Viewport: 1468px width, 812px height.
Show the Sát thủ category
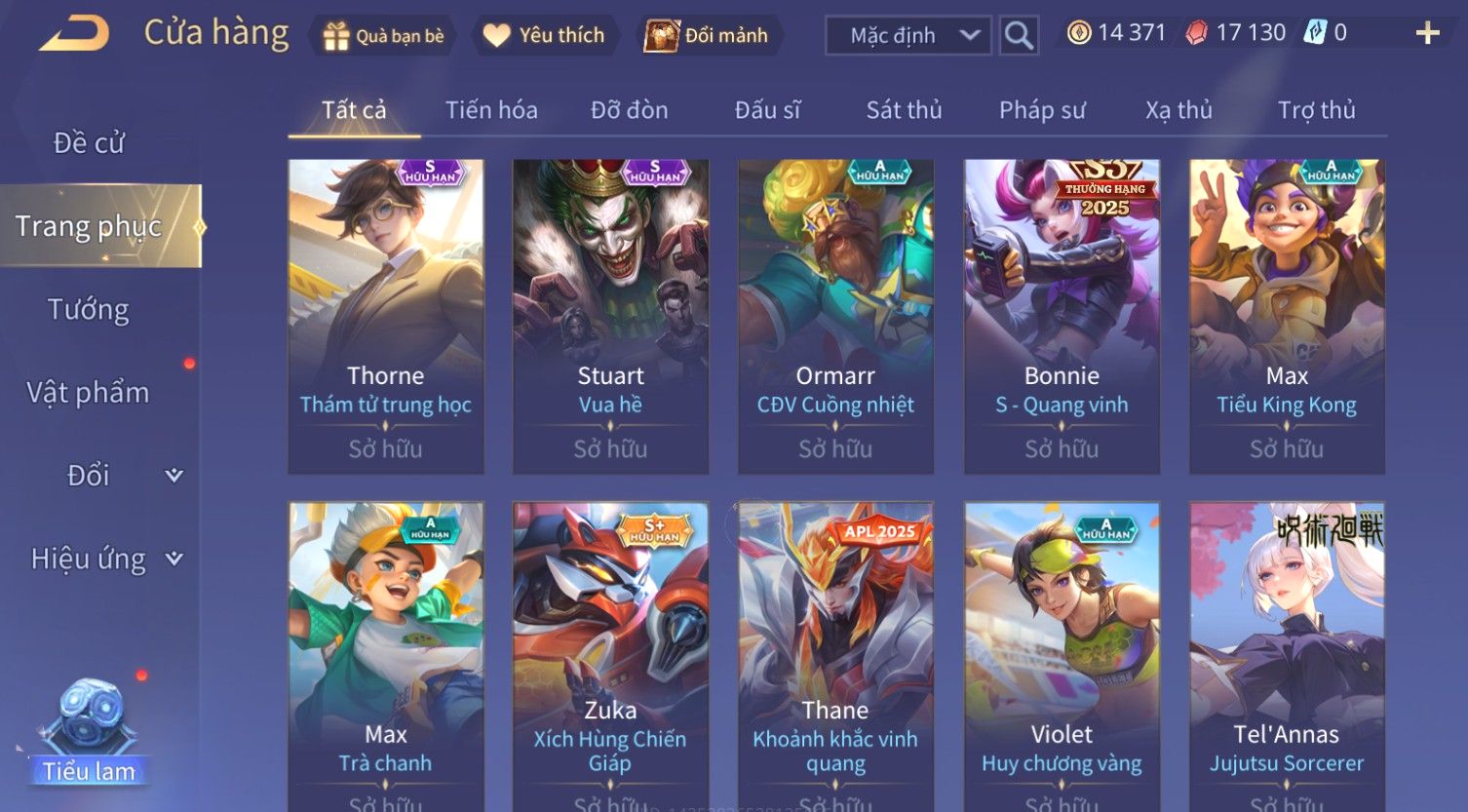pyautogui.click(x=904, y=110)
